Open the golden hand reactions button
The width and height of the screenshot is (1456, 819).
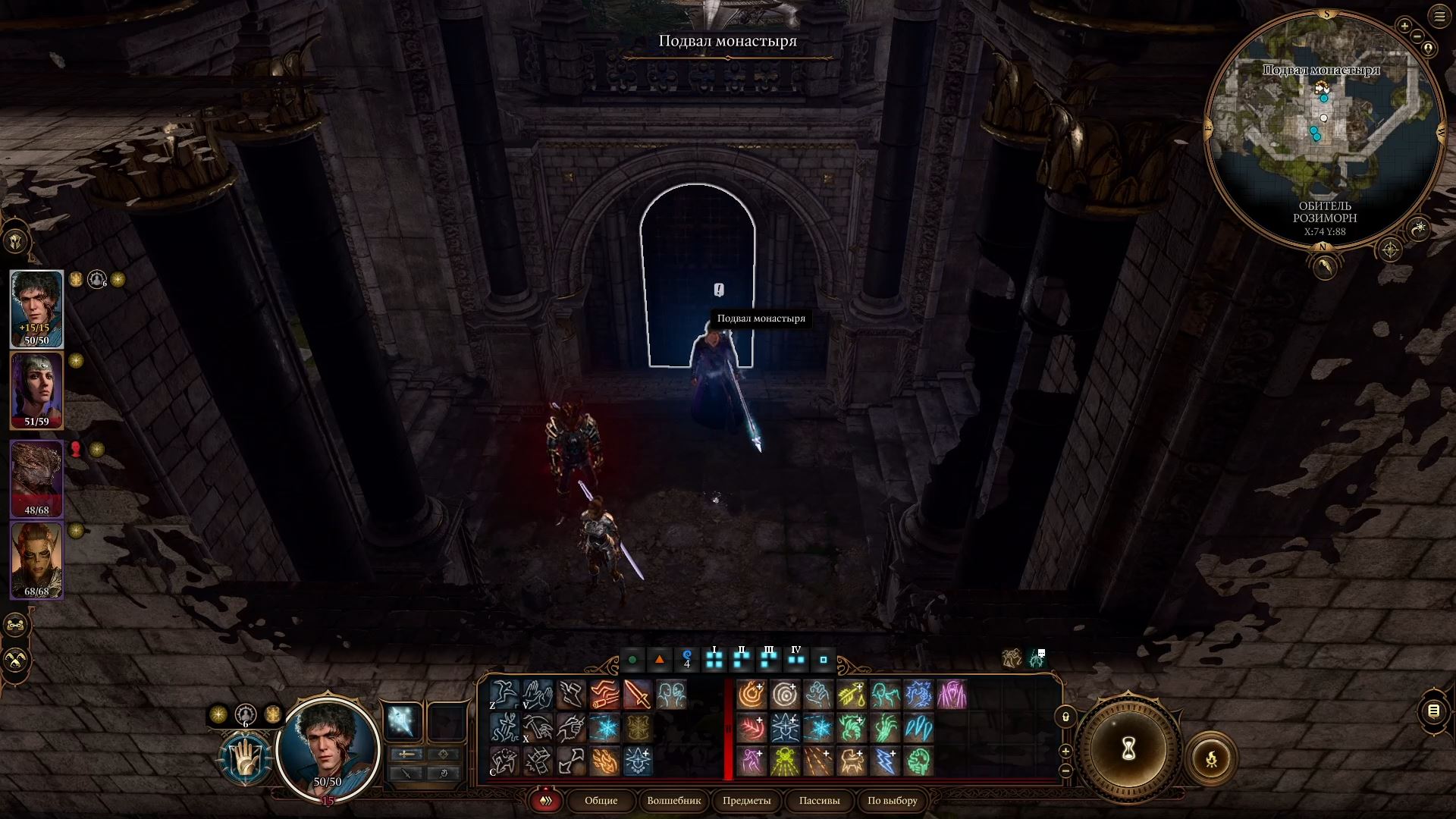[246, 758]
